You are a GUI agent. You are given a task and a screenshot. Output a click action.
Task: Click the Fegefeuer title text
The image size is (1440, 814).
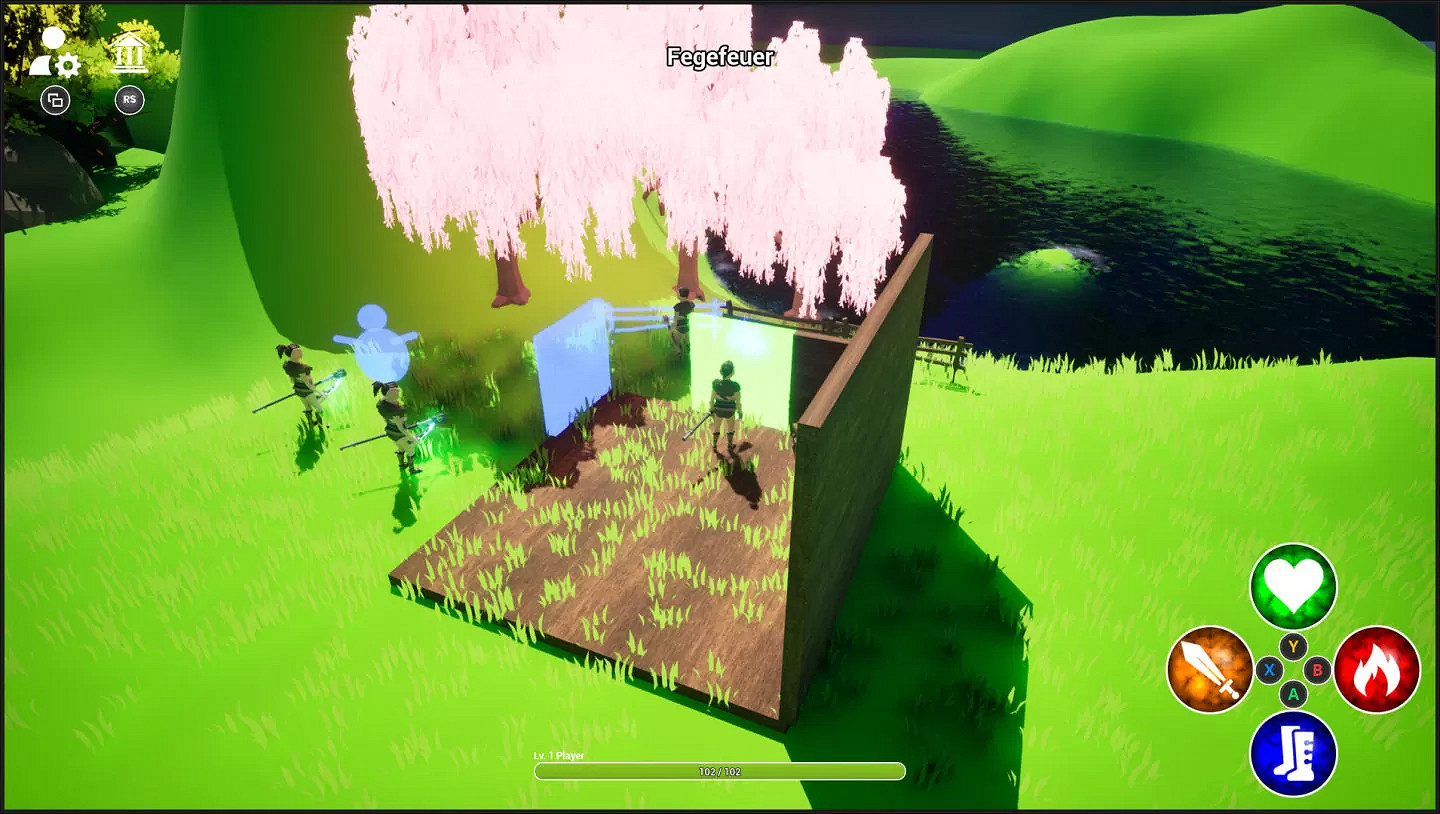719,57
